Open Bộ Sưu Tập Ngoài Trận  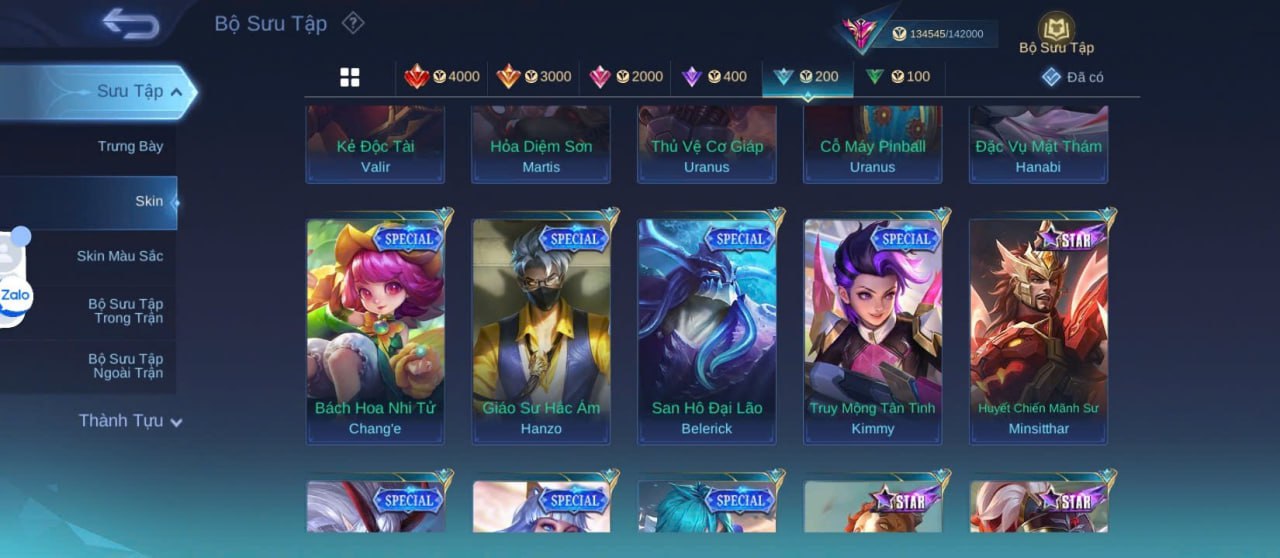tap(125, 366)
